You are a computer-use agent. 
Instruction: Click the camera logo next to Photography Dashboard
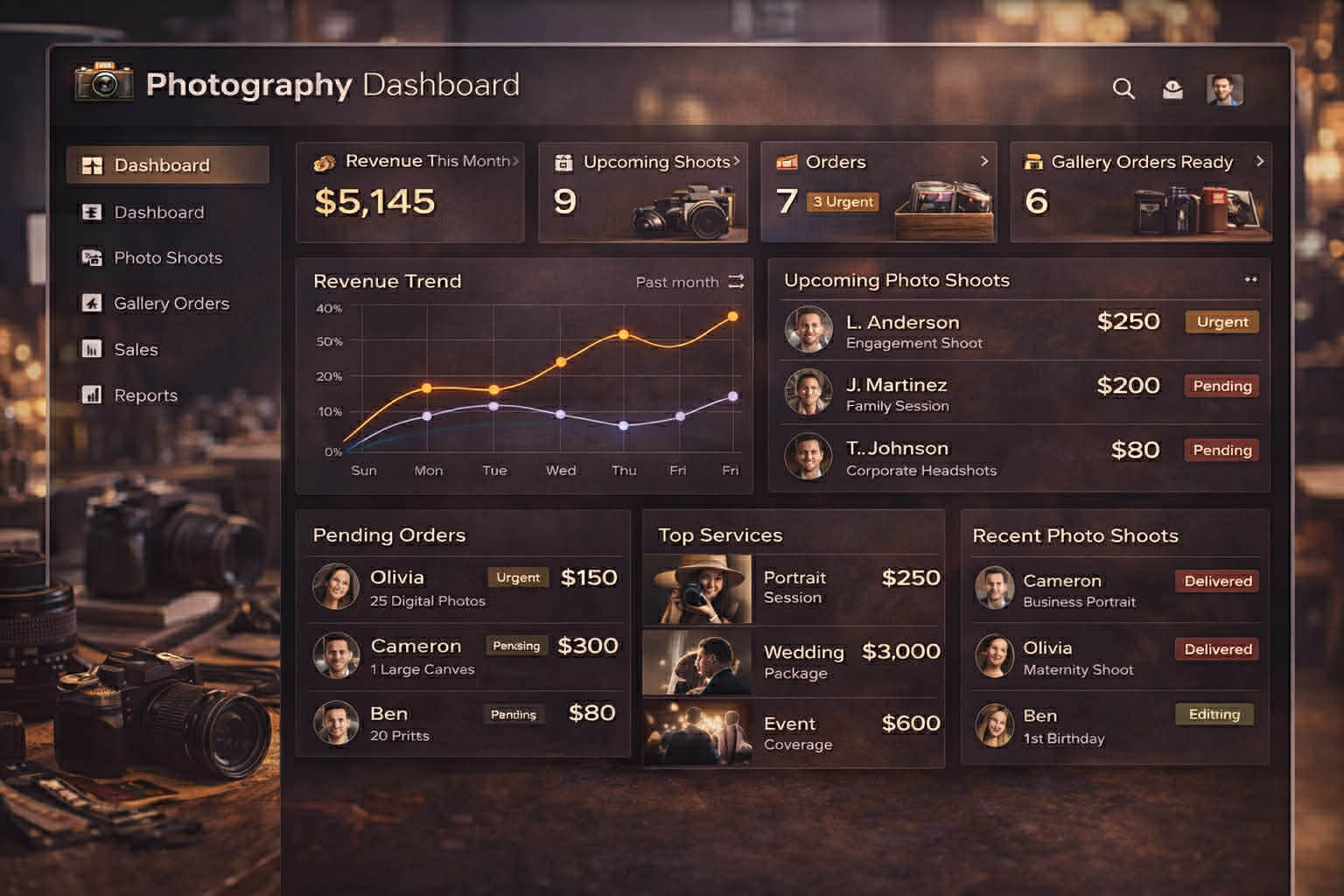coord(102,83)
